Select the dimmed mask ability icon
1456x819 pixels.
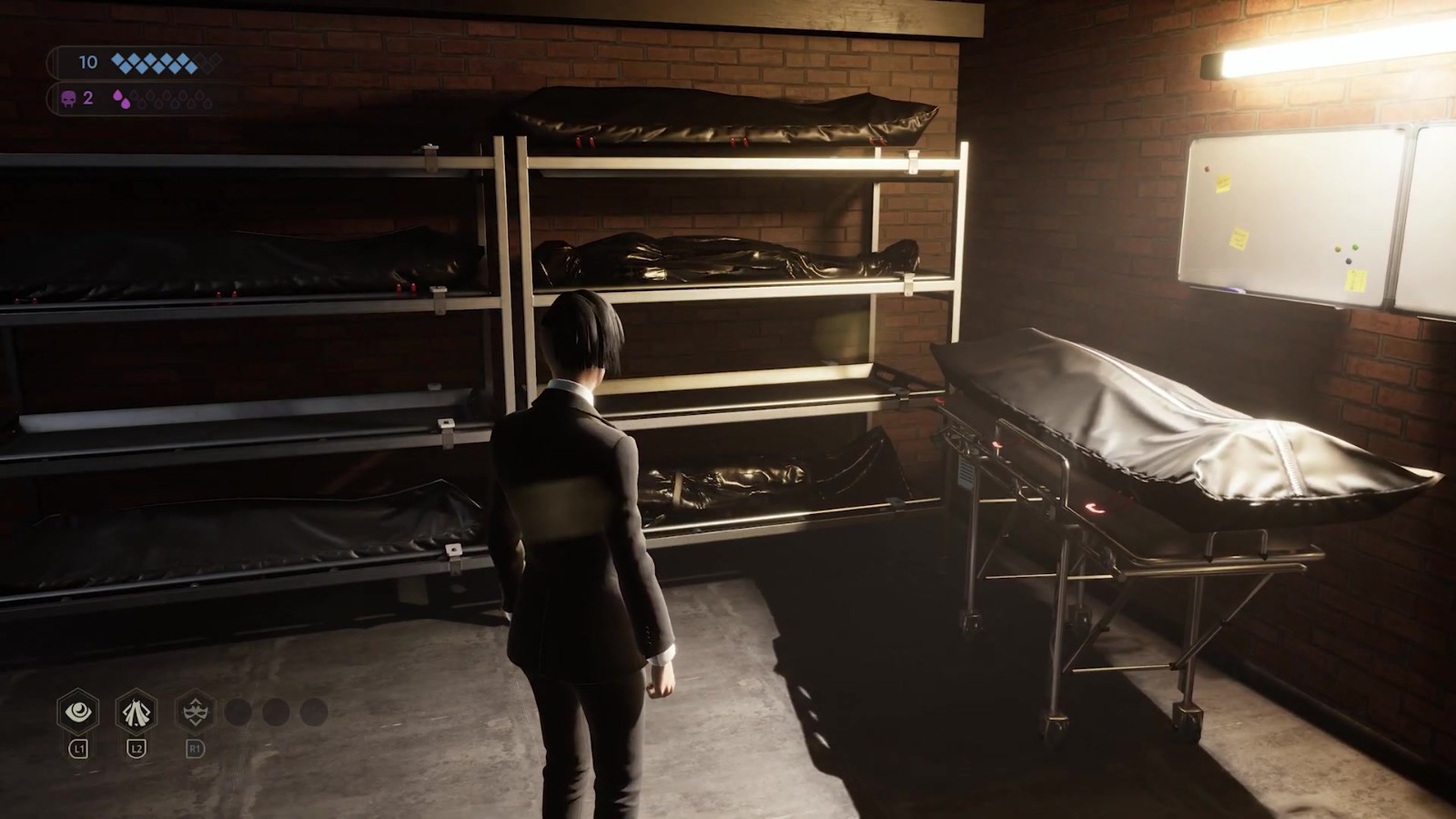(195, 711)
